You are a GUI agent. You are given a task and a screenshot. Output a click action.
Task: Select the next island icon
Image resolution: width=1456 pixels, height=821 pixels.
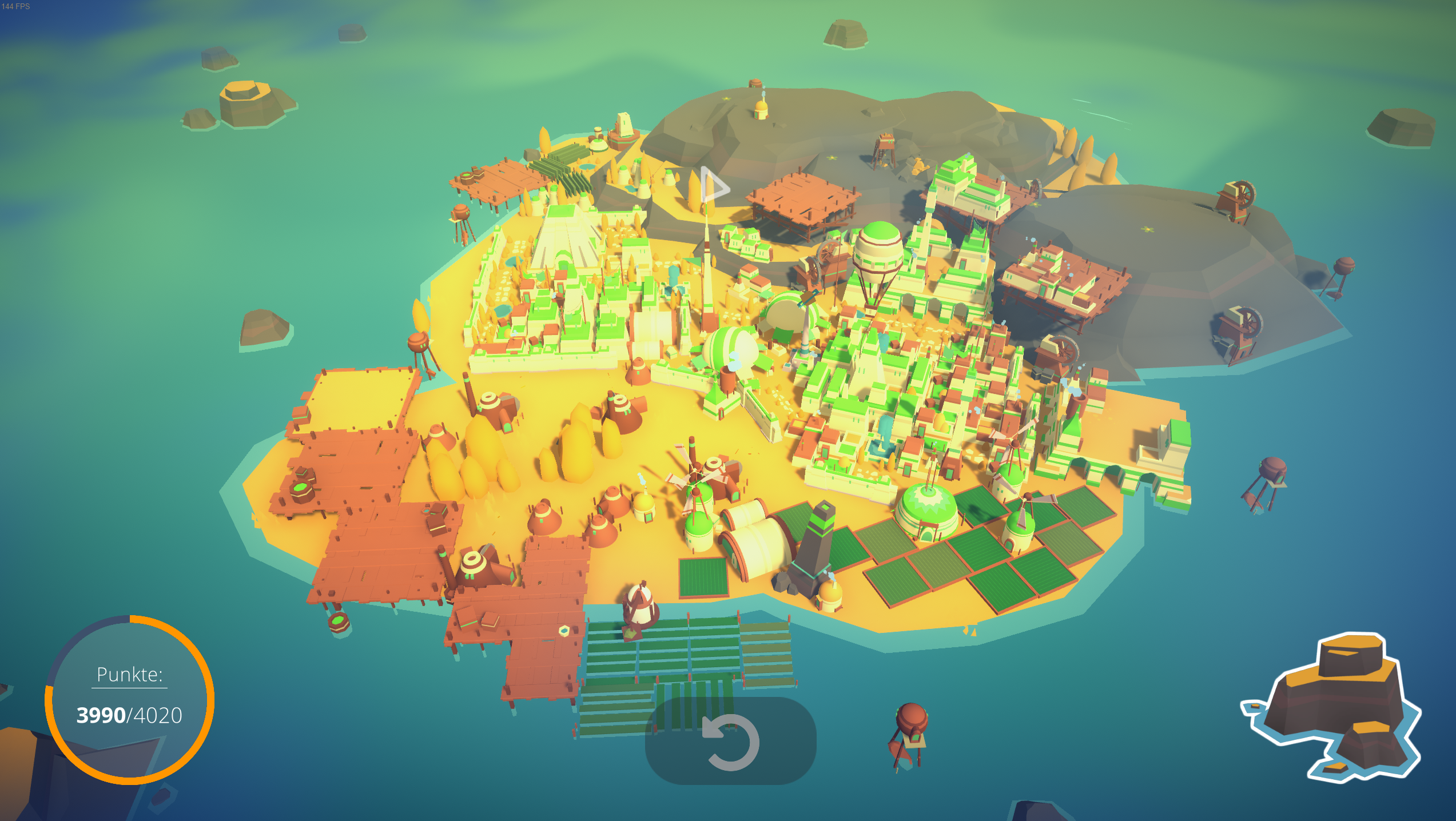[1332, 707]
